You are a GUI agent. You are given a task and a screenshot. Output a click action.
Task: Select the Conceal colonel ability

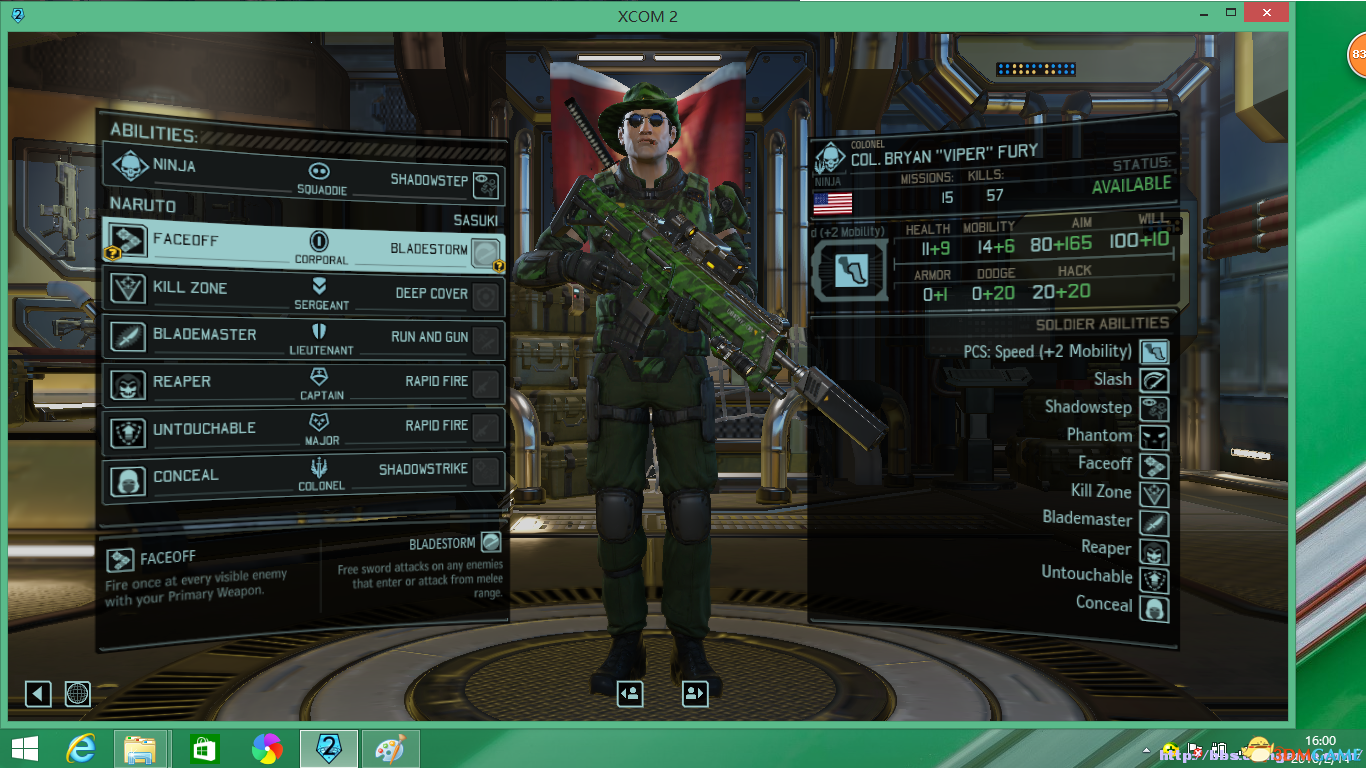pos(185,476)
